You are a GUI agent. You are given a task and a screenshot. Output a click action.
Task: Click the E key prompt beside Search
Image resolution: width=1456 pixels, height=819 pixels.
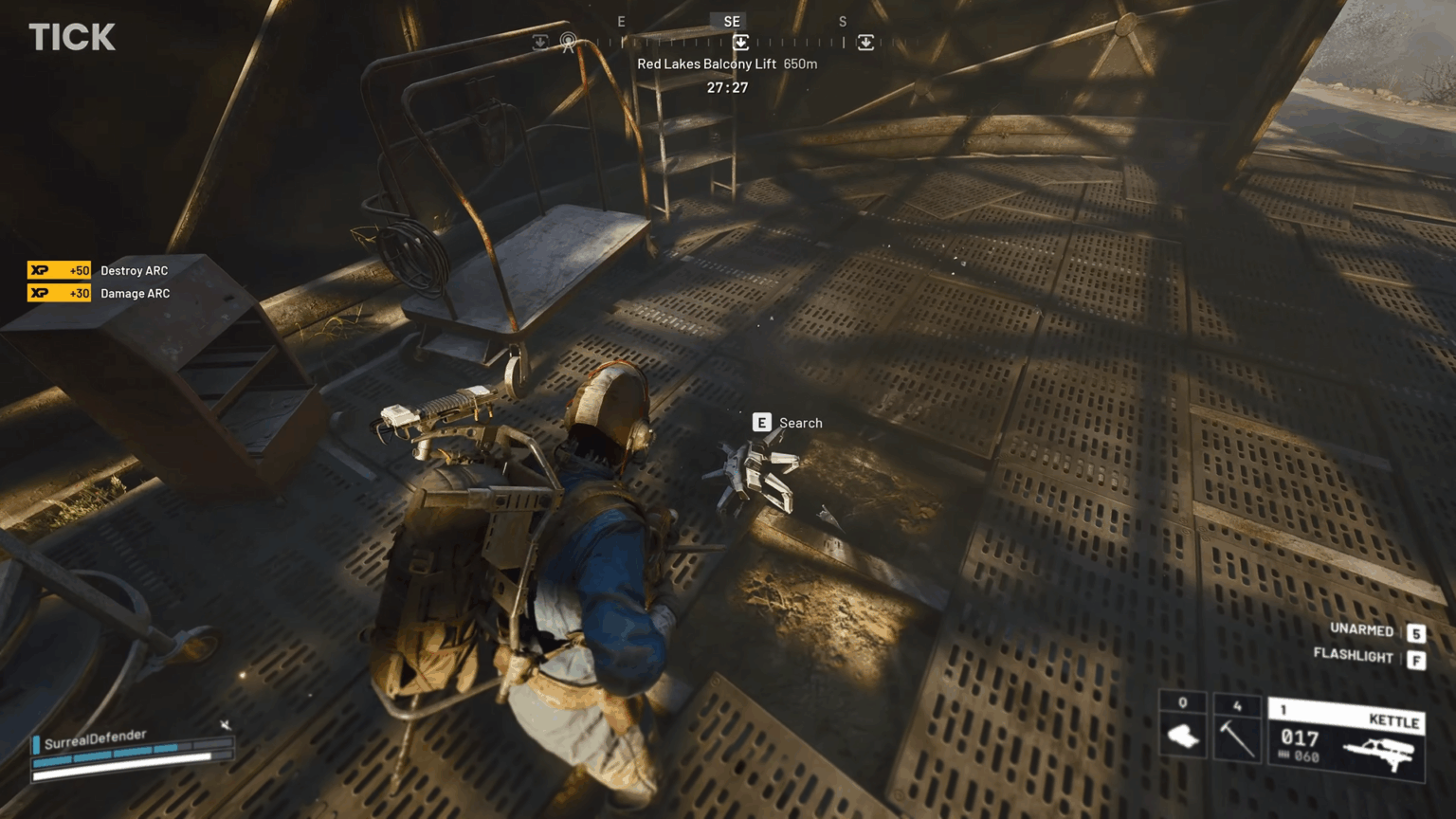tap(761, 422)
